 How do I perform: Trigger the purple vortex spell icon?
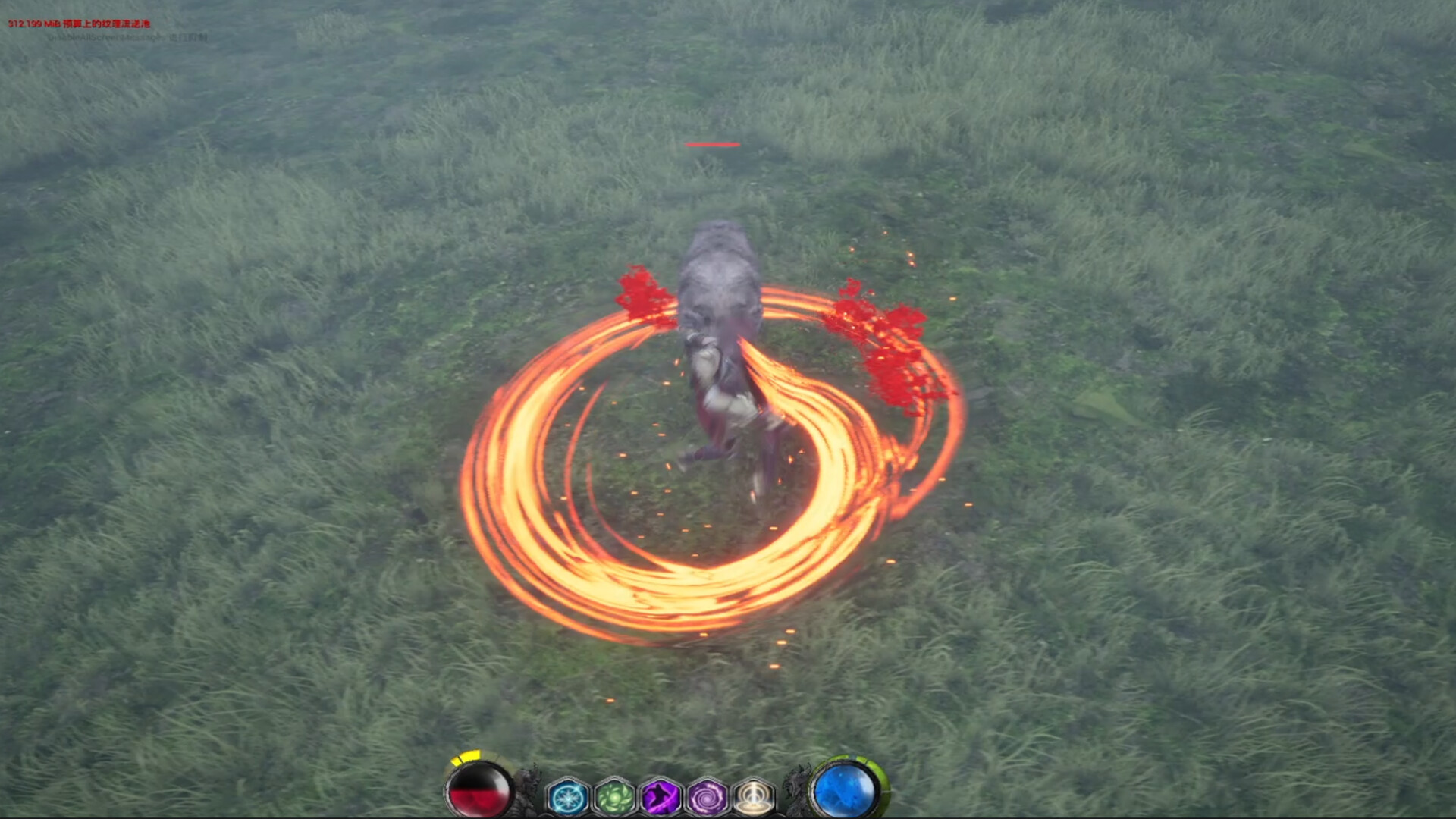coord(707,797)
